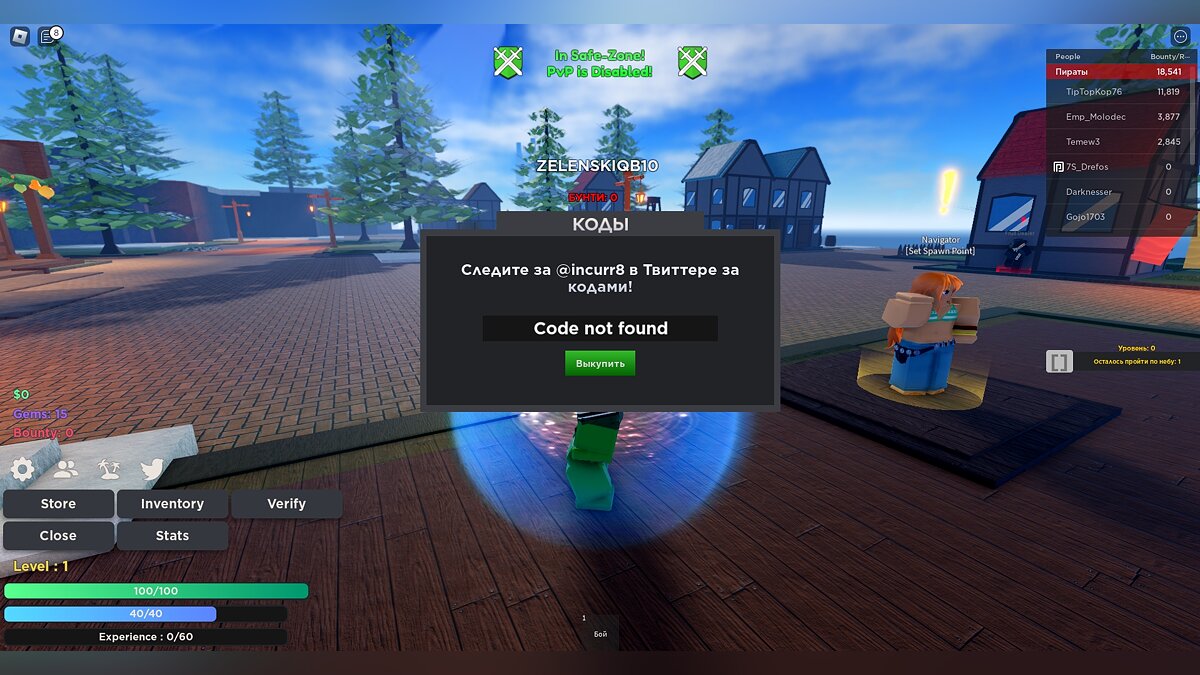The height and width of the screenshot is (675, 1200).
Task: Open the Store menu
Action: [x=58, y=504]
